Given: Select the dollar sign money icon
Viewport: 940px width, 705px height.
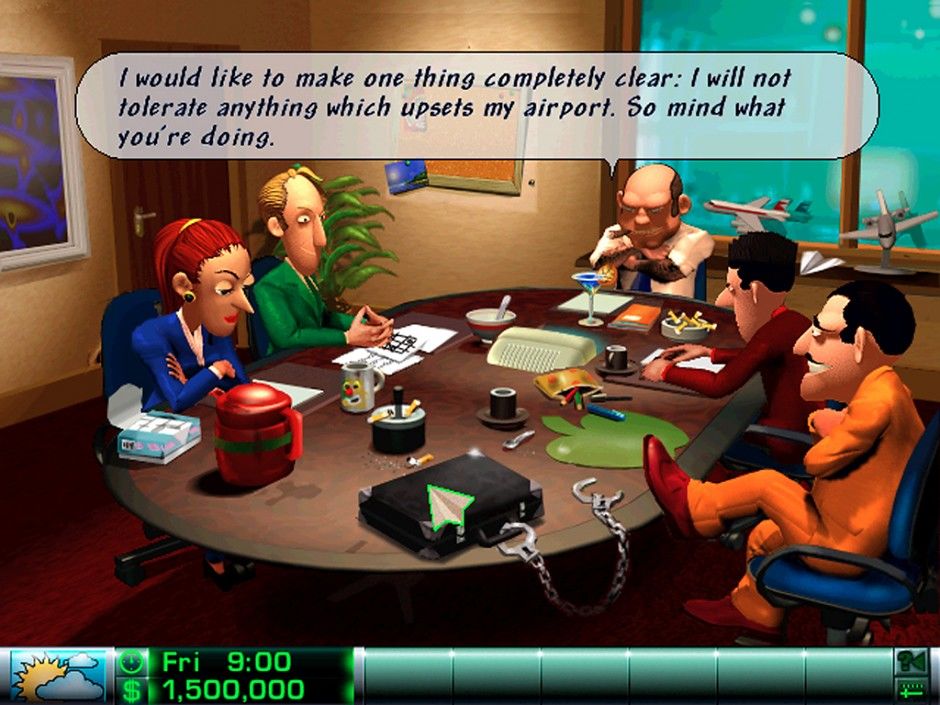Looking at the screenshot, I should [x=130, y=689].
